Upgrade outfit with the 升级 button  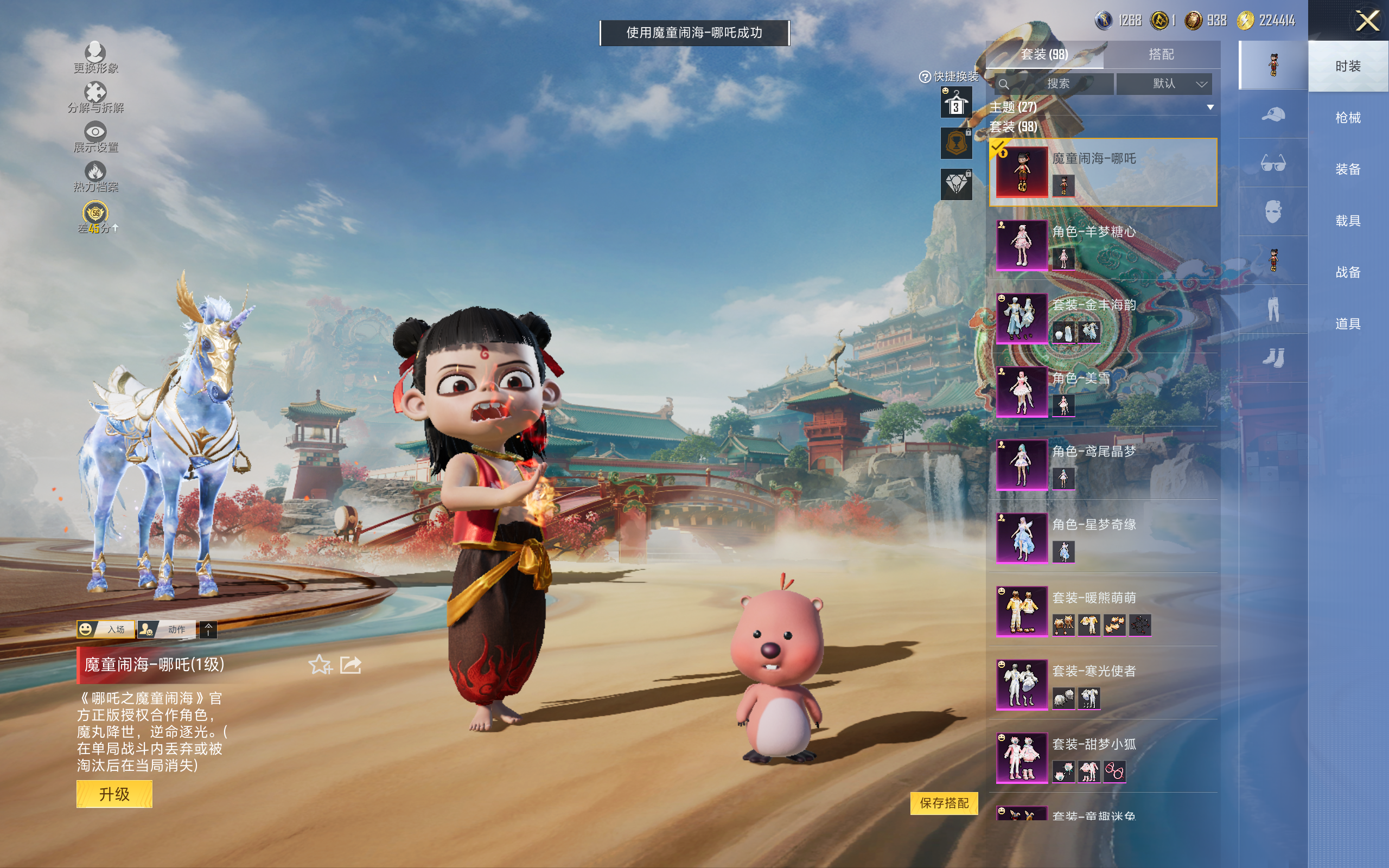[114, 795]
